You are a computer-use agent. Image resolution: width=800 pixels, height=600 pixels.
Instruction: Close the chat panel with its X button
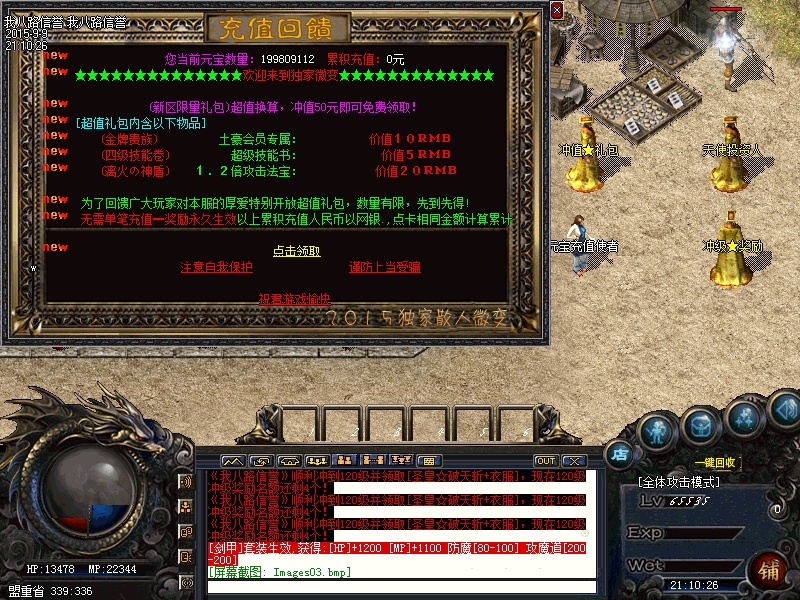click(573, 461)
